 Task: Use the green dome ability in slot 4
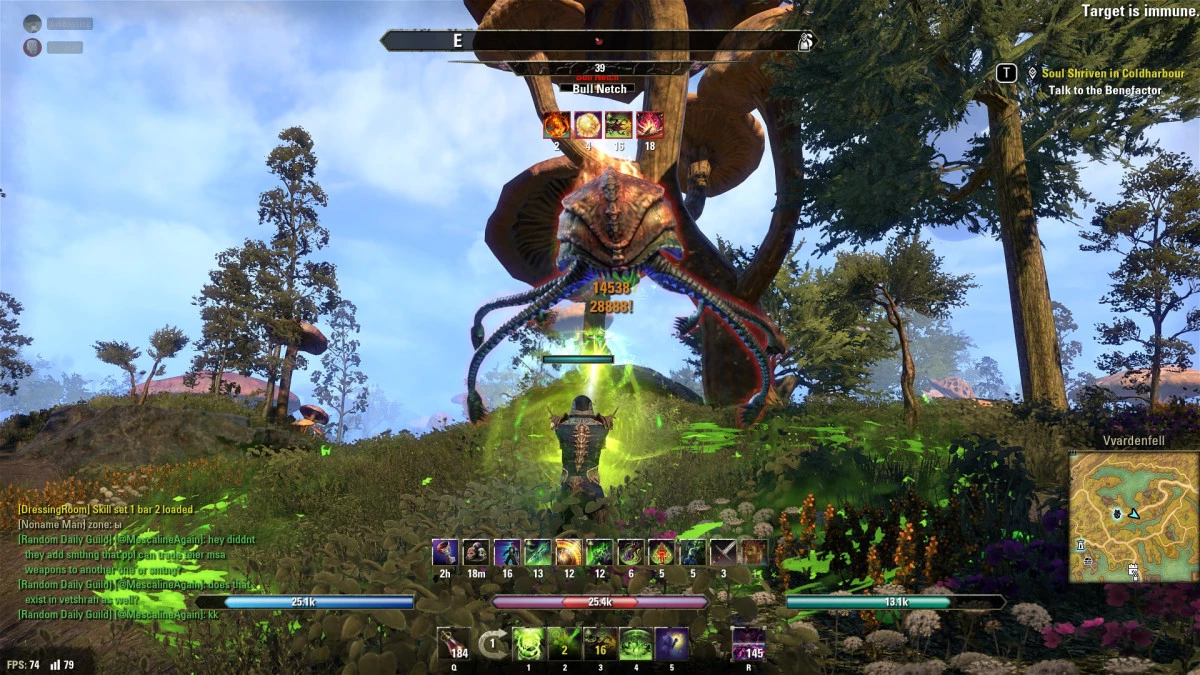[635, 643]
